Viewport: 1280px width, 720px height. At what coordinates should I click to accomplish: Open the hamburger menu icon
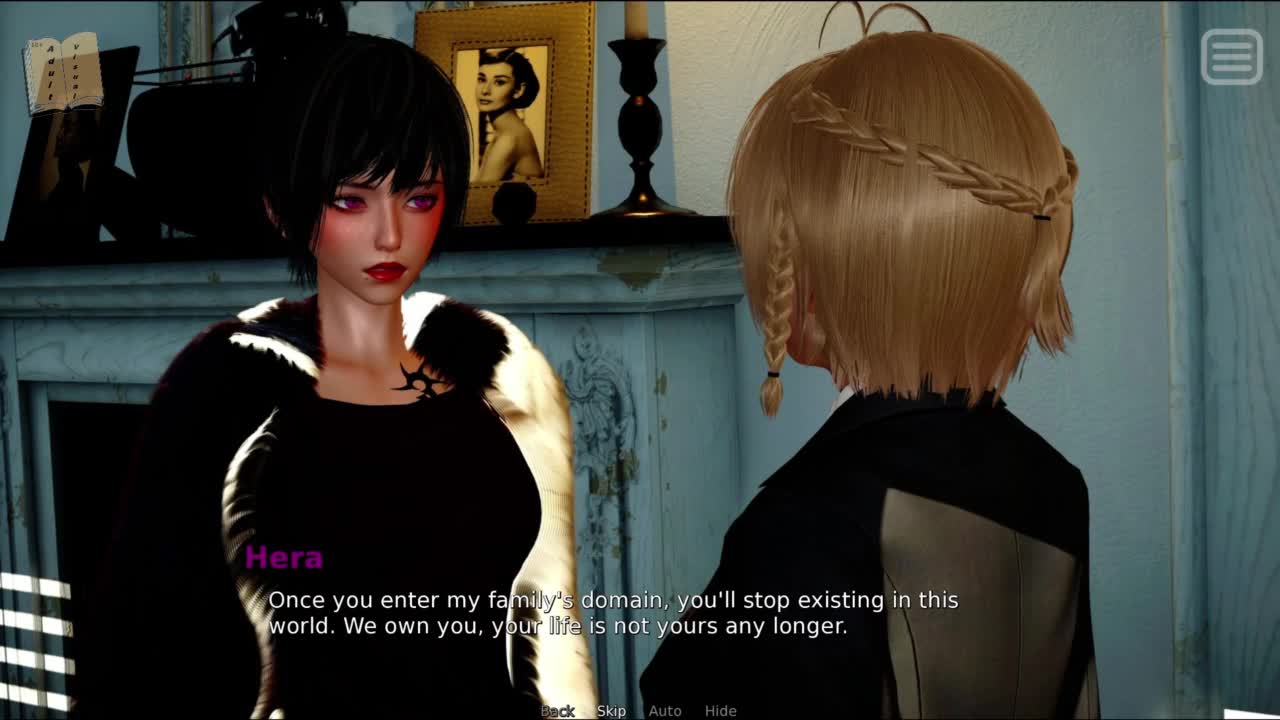[1231, 56]
